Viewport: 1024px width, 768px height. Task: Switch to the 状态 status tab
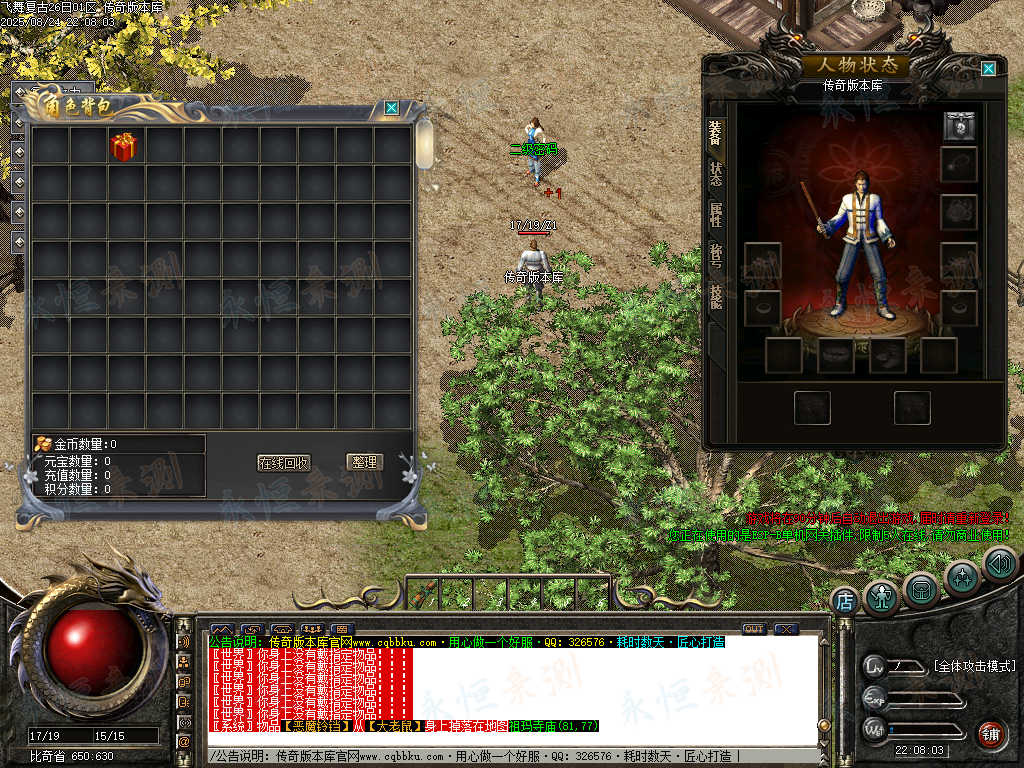(716, 173)
